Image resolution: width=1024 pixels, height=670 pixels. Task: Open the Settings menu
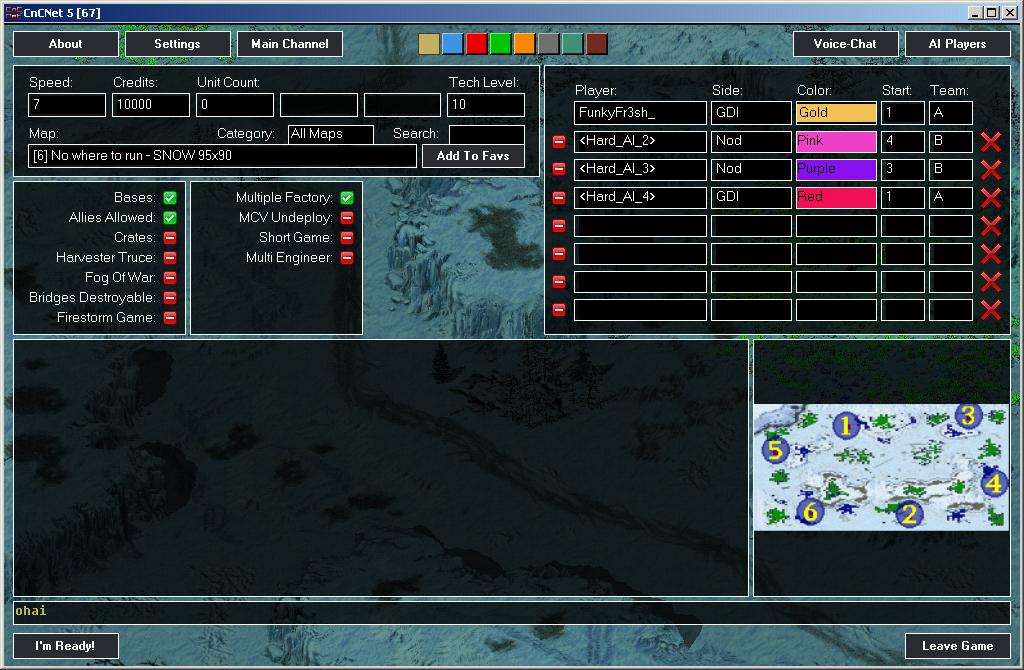click(x=177, y=44)
